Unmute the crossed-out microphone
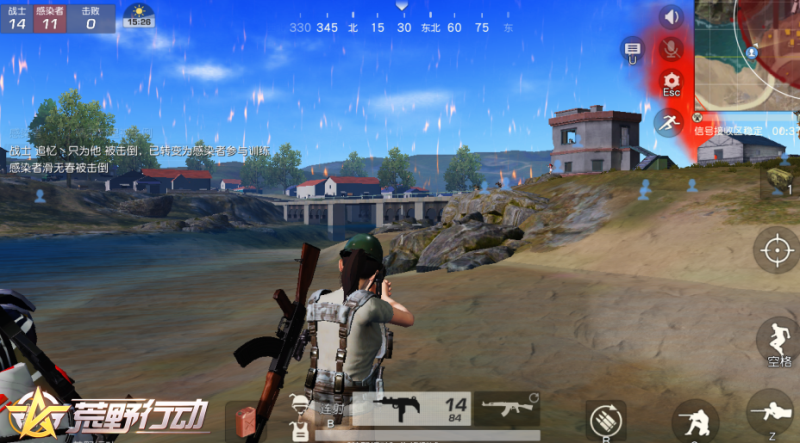800x443 pixels. point(671,48)
